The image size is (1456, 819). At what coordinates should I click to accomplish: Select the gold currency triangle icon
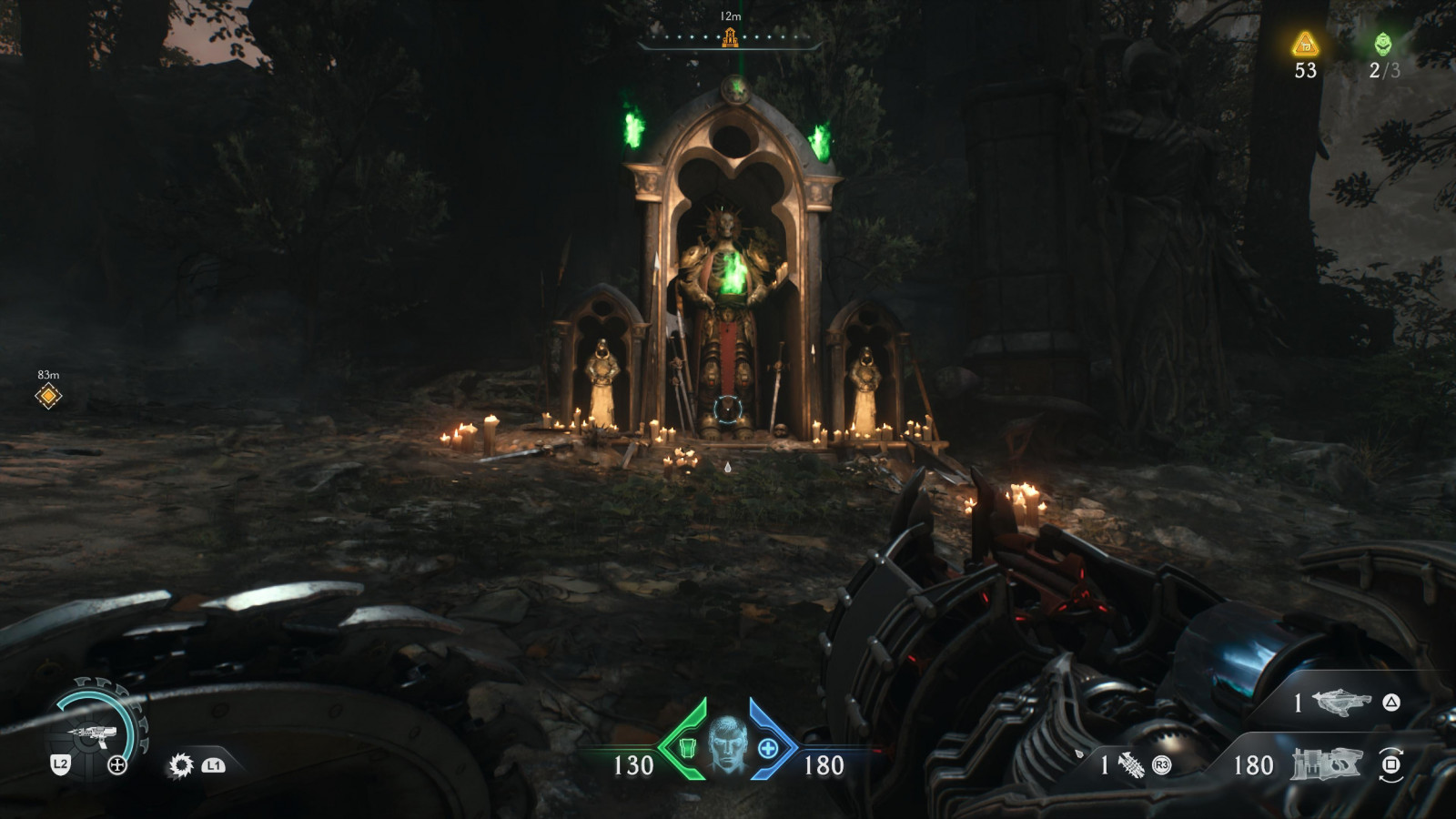coord(1306,43)
